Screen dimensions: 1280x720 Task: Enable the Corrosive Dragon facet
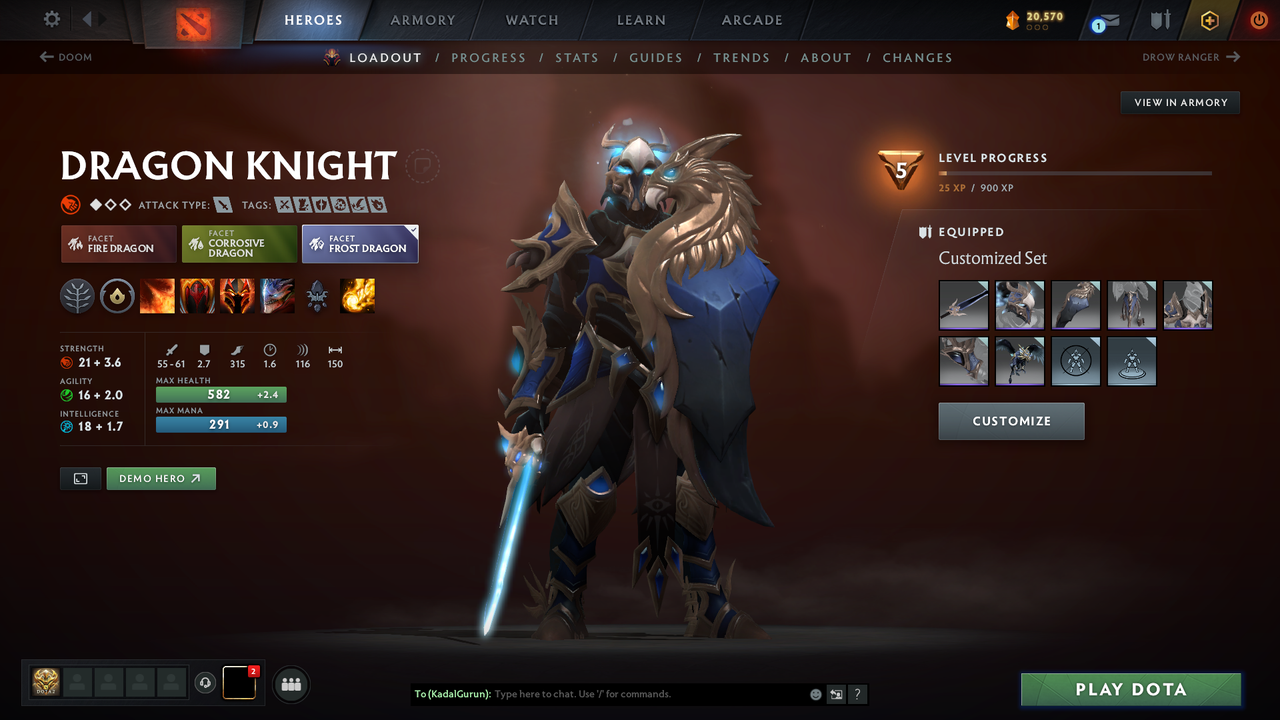point(239,243)
